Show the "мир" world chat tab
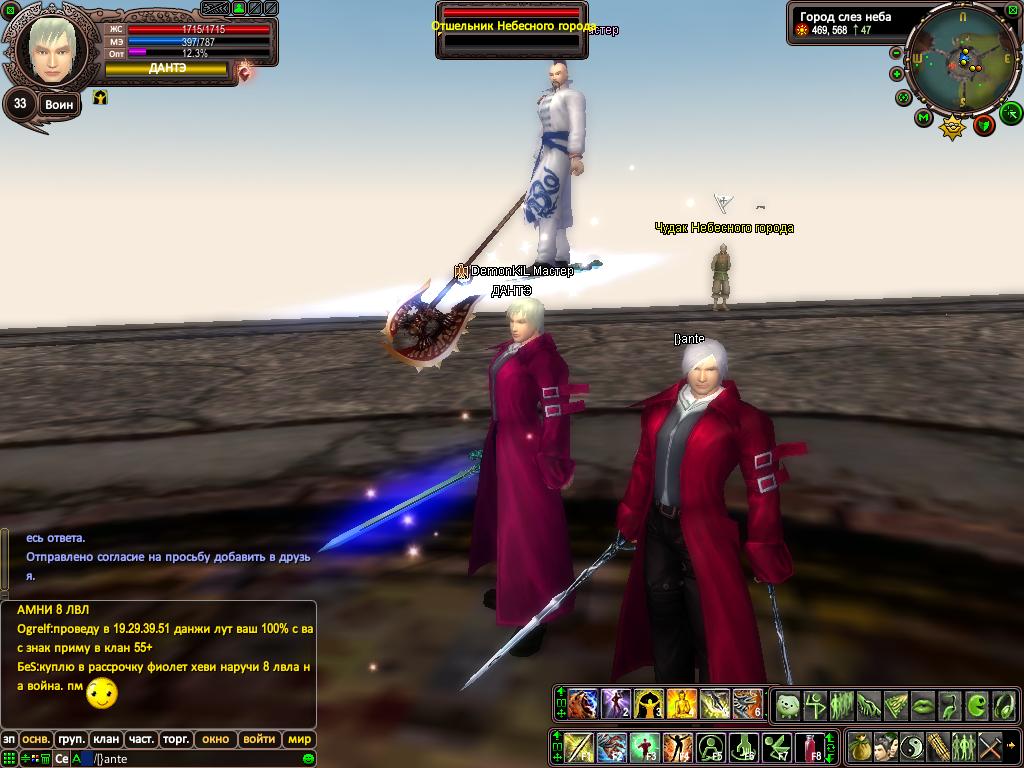The width and height of the screenshot is (1024, 768). pos(299,740)
